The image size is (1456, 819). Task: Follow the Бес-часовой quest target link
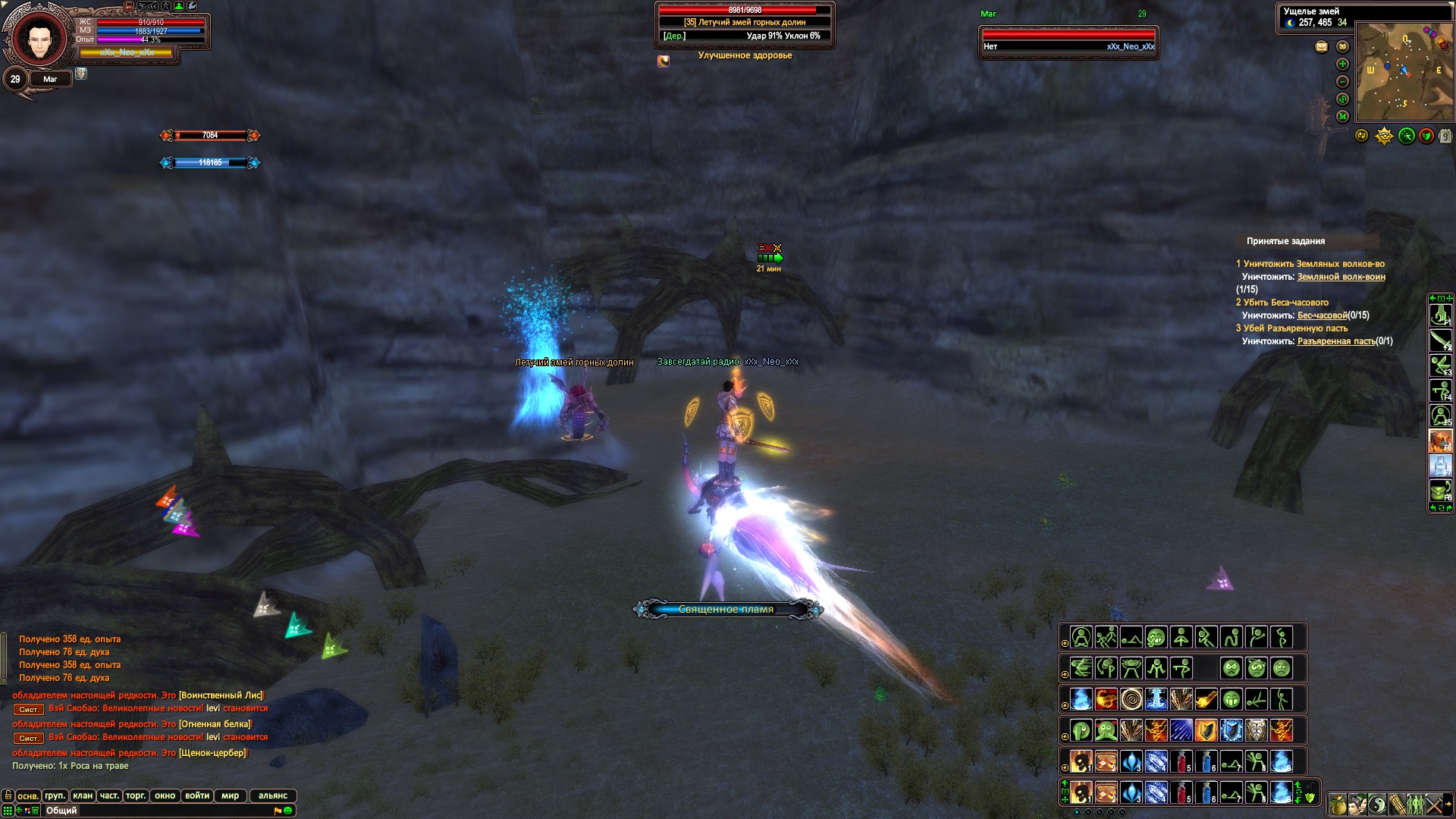(1322, 315)
